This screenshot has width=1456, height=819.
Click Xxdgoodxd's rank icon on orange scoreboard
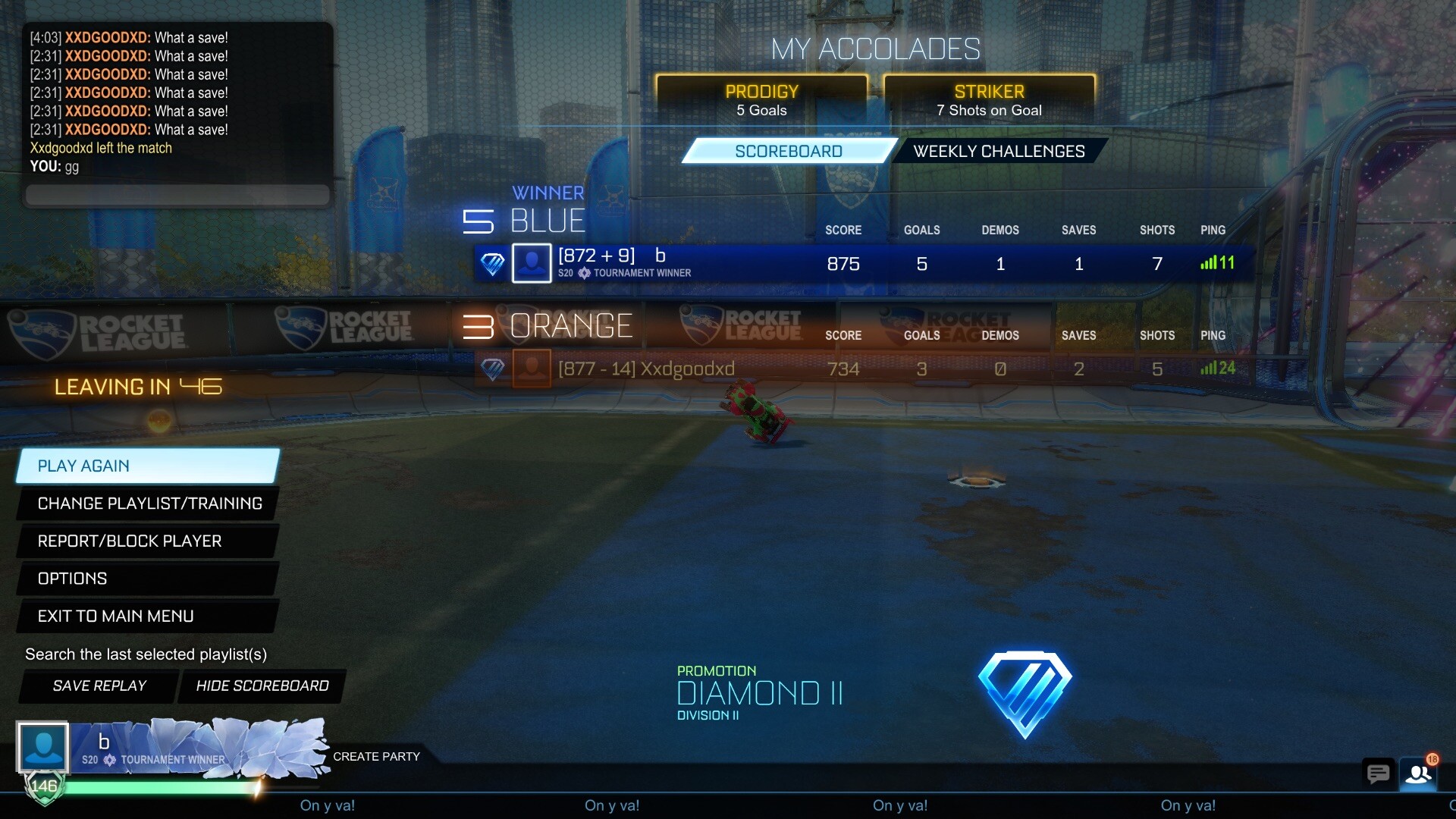pyautogui.click(x=494, y=369)
